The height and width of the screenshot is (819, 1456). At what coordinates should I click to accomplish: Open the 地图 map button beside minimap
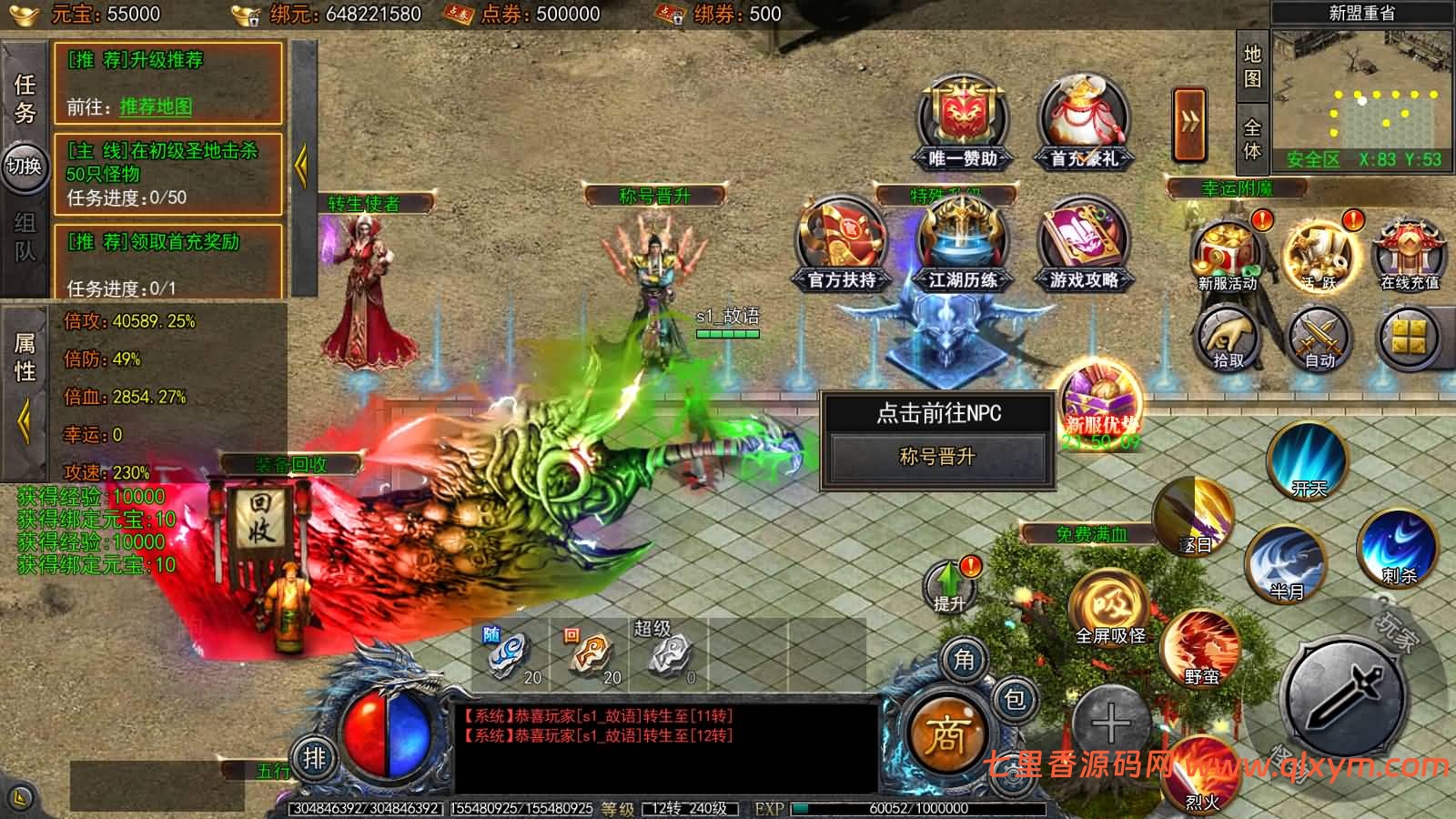(1252, 66)
